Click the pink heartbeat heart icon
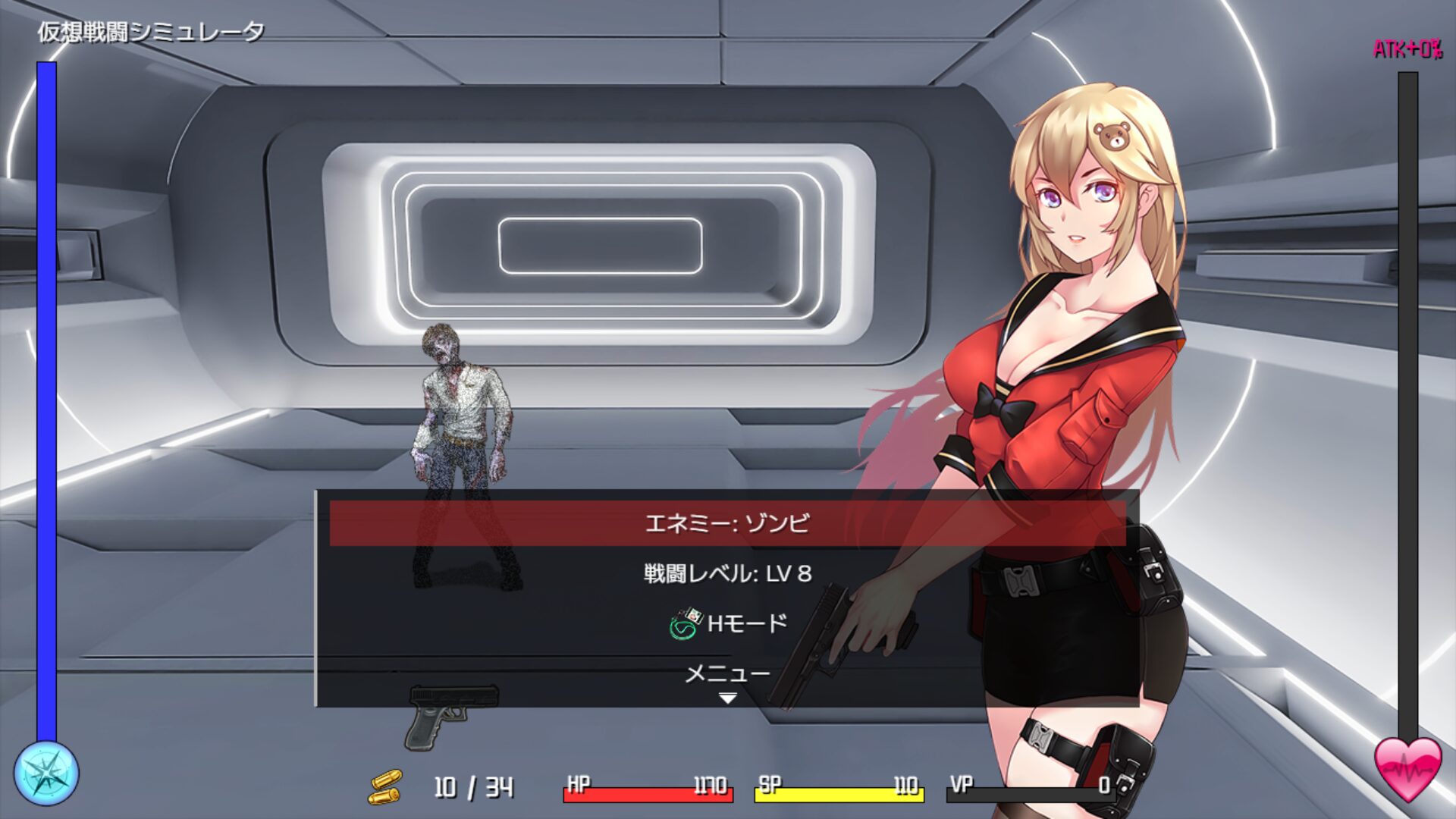 click(1407, 768)
